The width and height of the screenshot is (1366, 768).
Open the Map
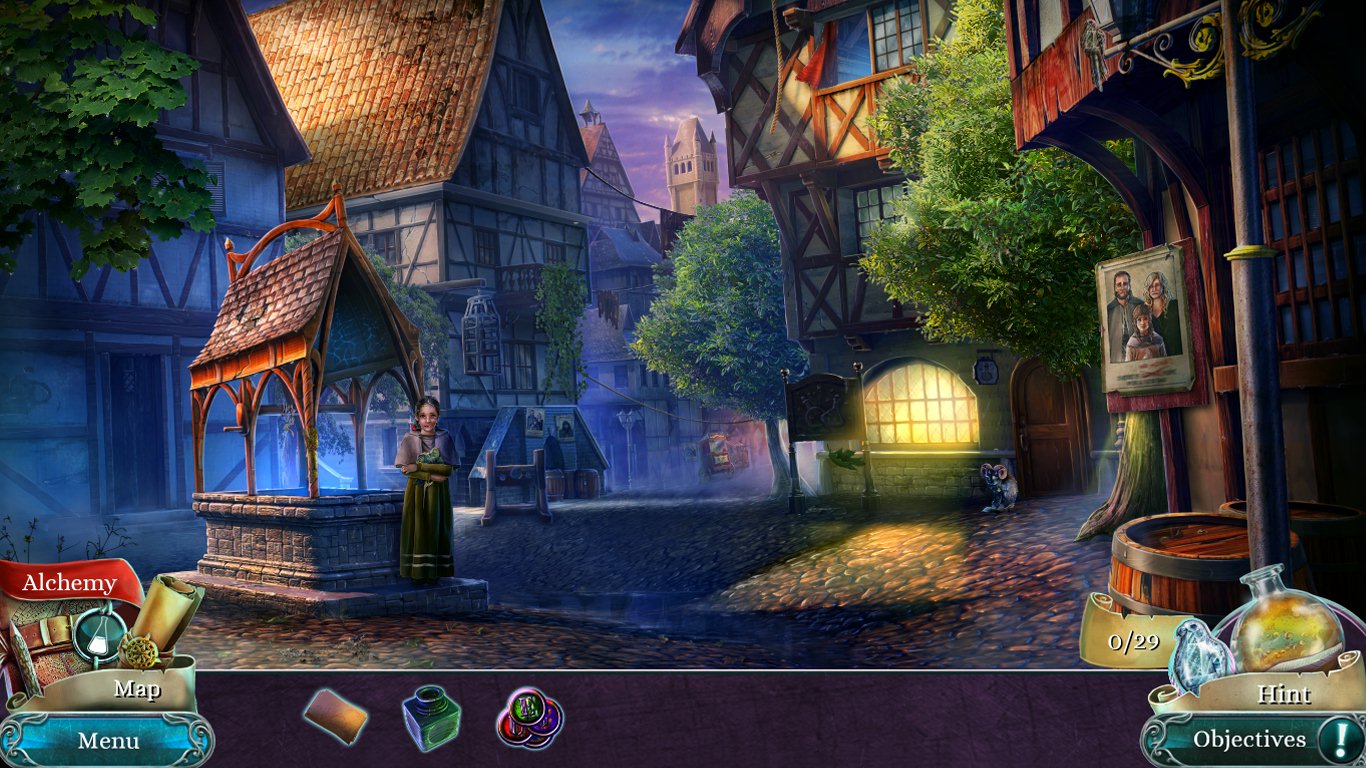click(x=140, y=689)
